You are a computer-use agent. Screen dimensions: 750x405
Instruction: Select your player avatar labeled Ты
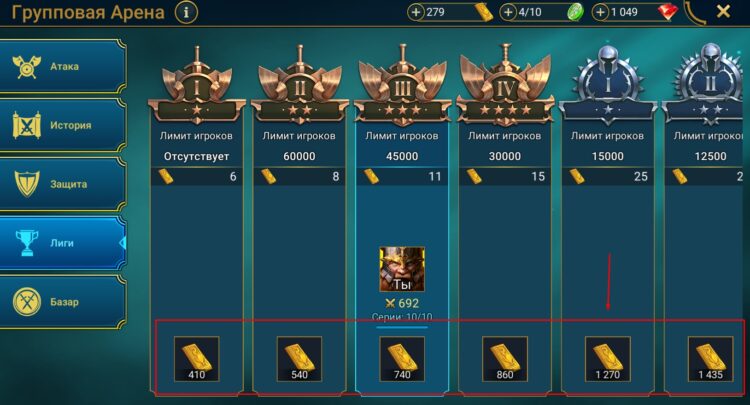click(402, 269)
